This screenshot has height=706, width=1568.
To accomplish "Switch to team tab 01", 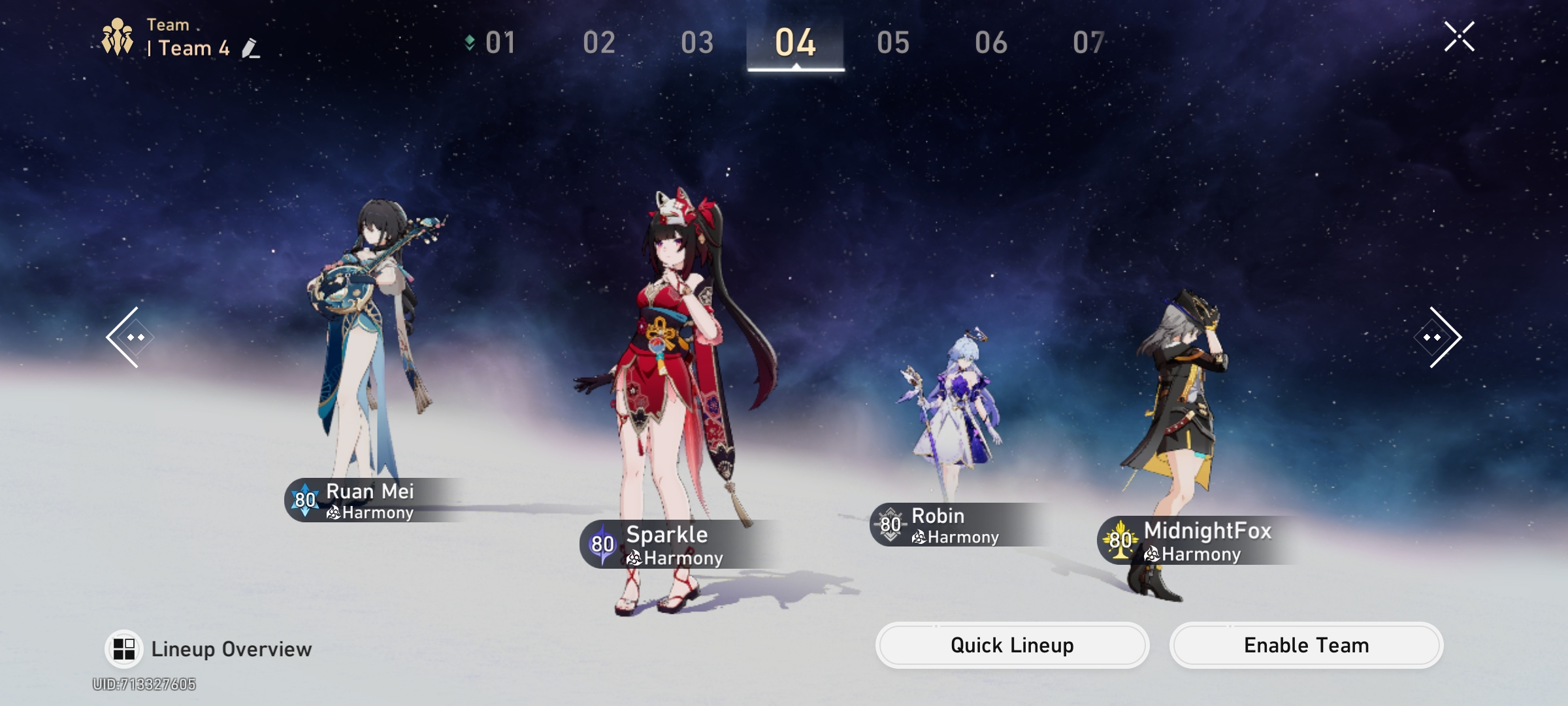I will [500, 43].
